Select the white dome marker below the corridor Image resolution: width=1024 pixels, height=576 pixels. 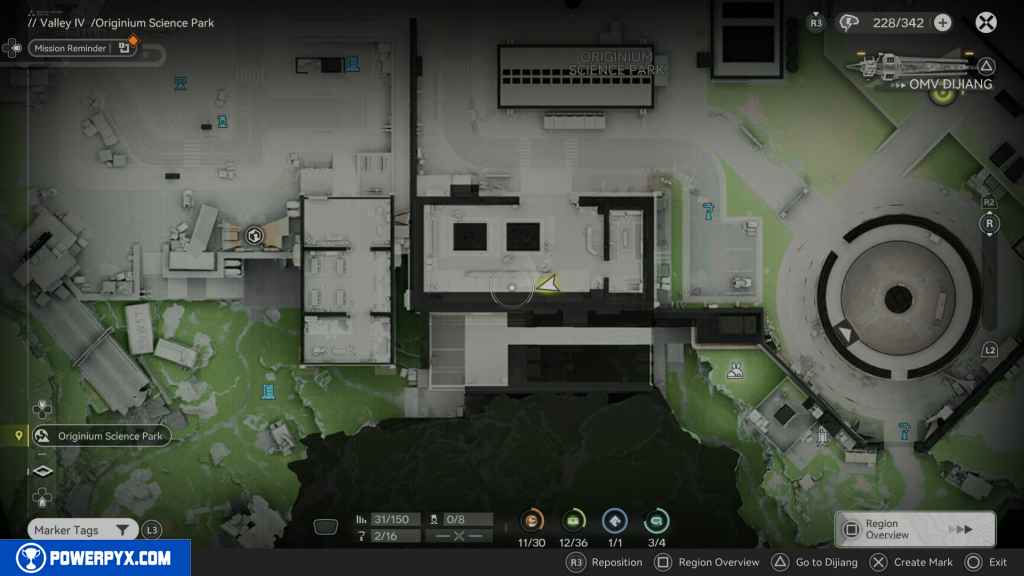(736, 372)
